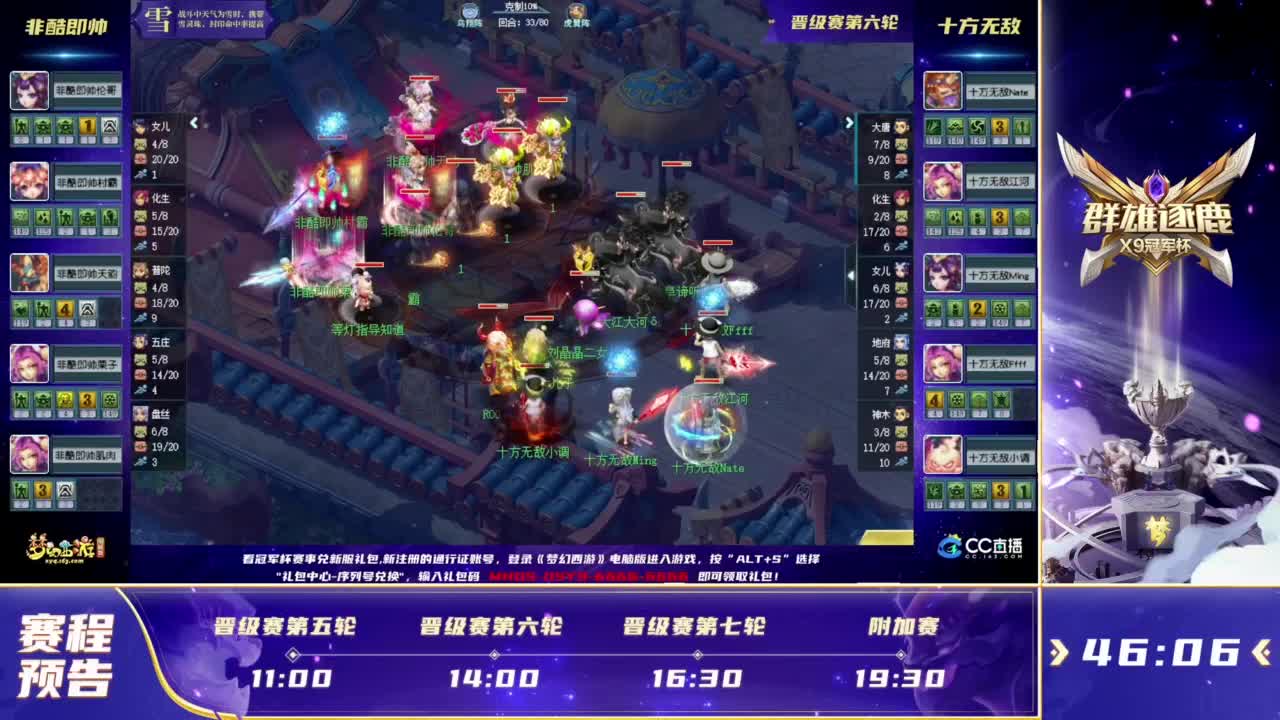The height and width of the screenshot is (720, 1280).
Task: Click the '4' buff icon under 十方无敌Ffff
Action: (x=934, y=400)
